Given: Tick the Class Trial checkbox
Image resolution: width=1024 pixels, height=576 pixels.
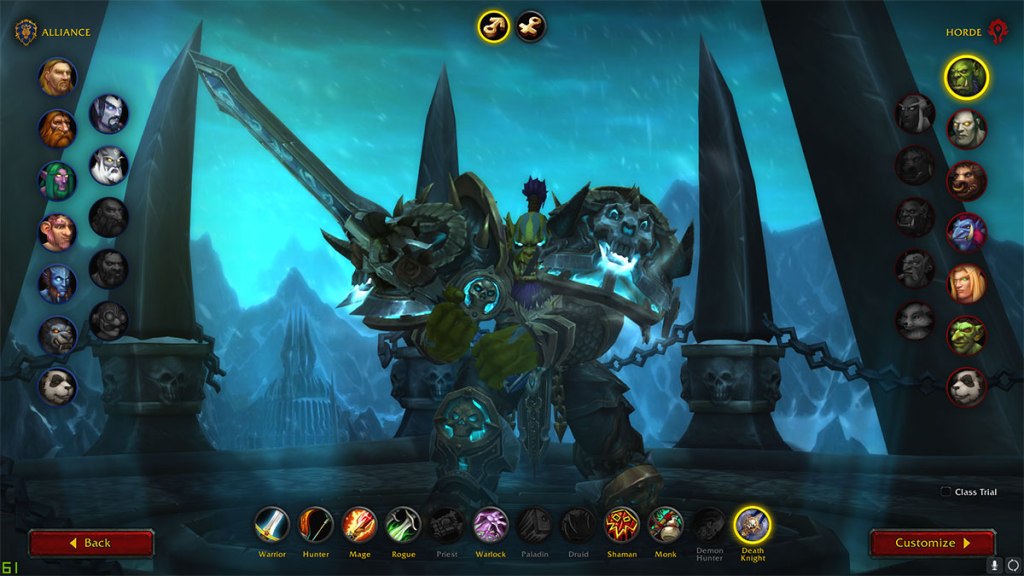Looking at the screenshot, I should (946, 492).
